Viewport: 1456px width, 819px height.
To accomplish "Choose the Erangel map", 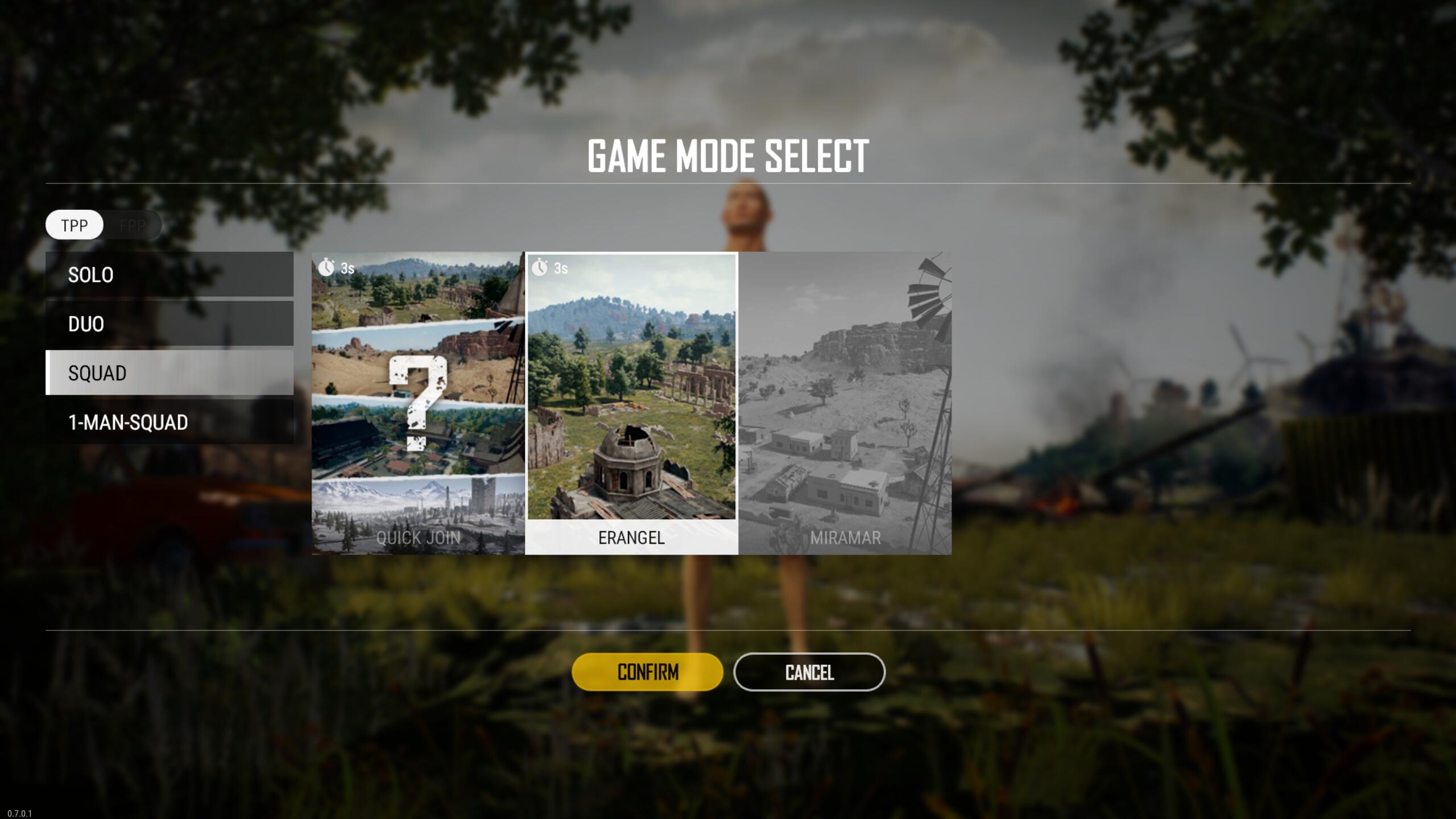I will click(x=631, y=403).
